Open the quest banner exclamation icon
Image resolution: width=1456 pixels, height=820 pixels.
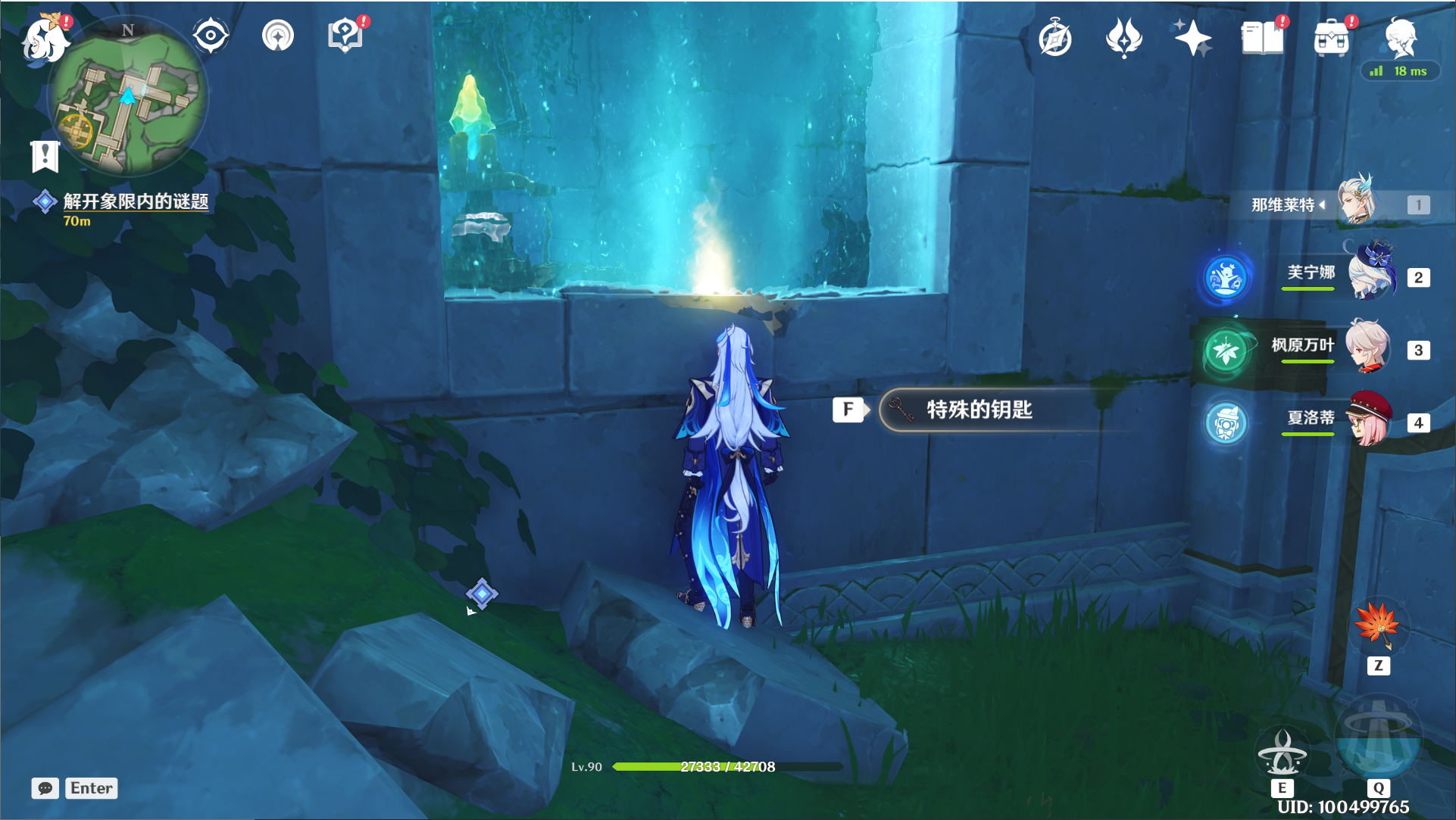pos(45,156)
